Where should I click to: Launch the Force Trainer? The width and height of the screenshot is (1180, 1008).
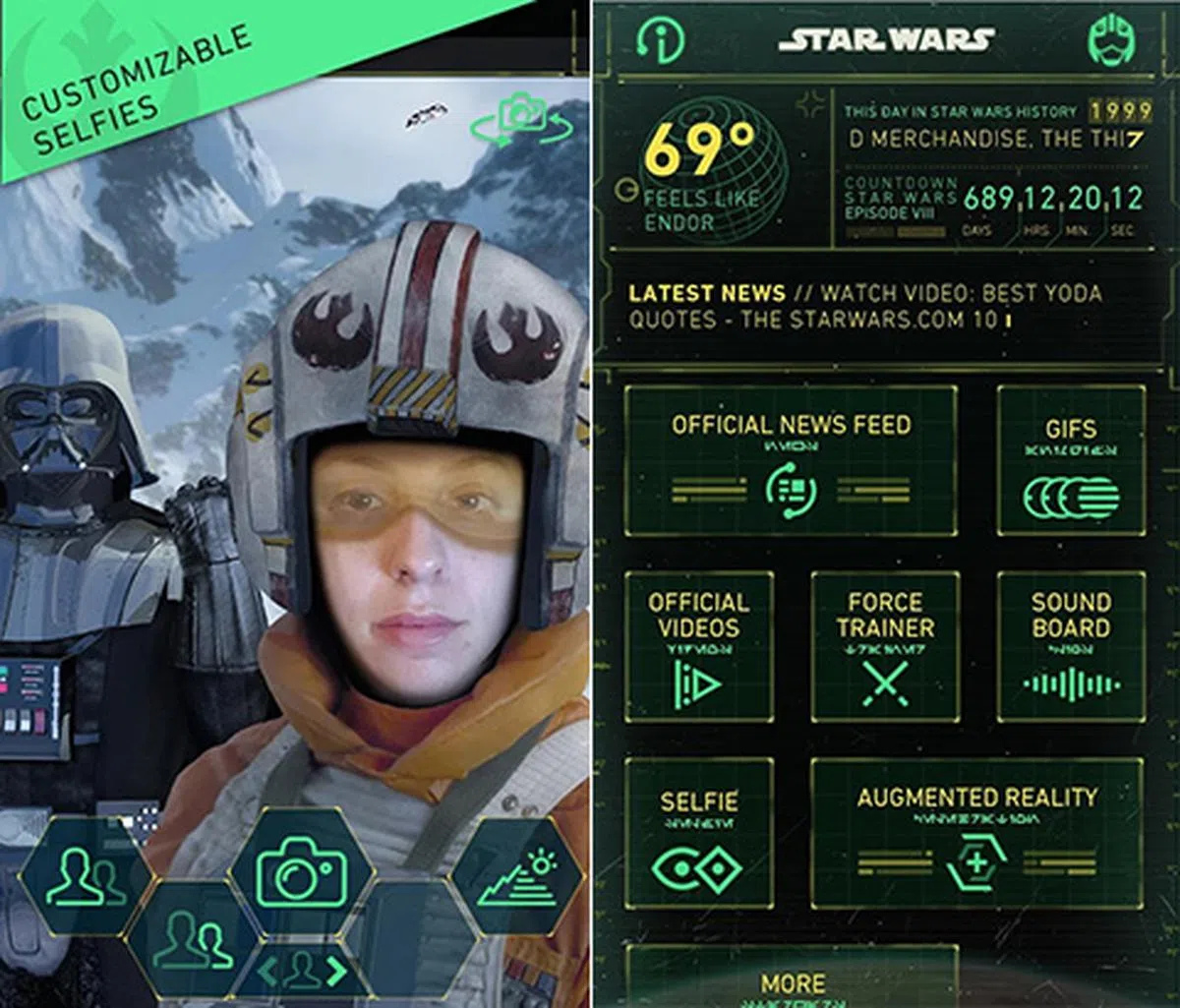(x=885, y=646)
